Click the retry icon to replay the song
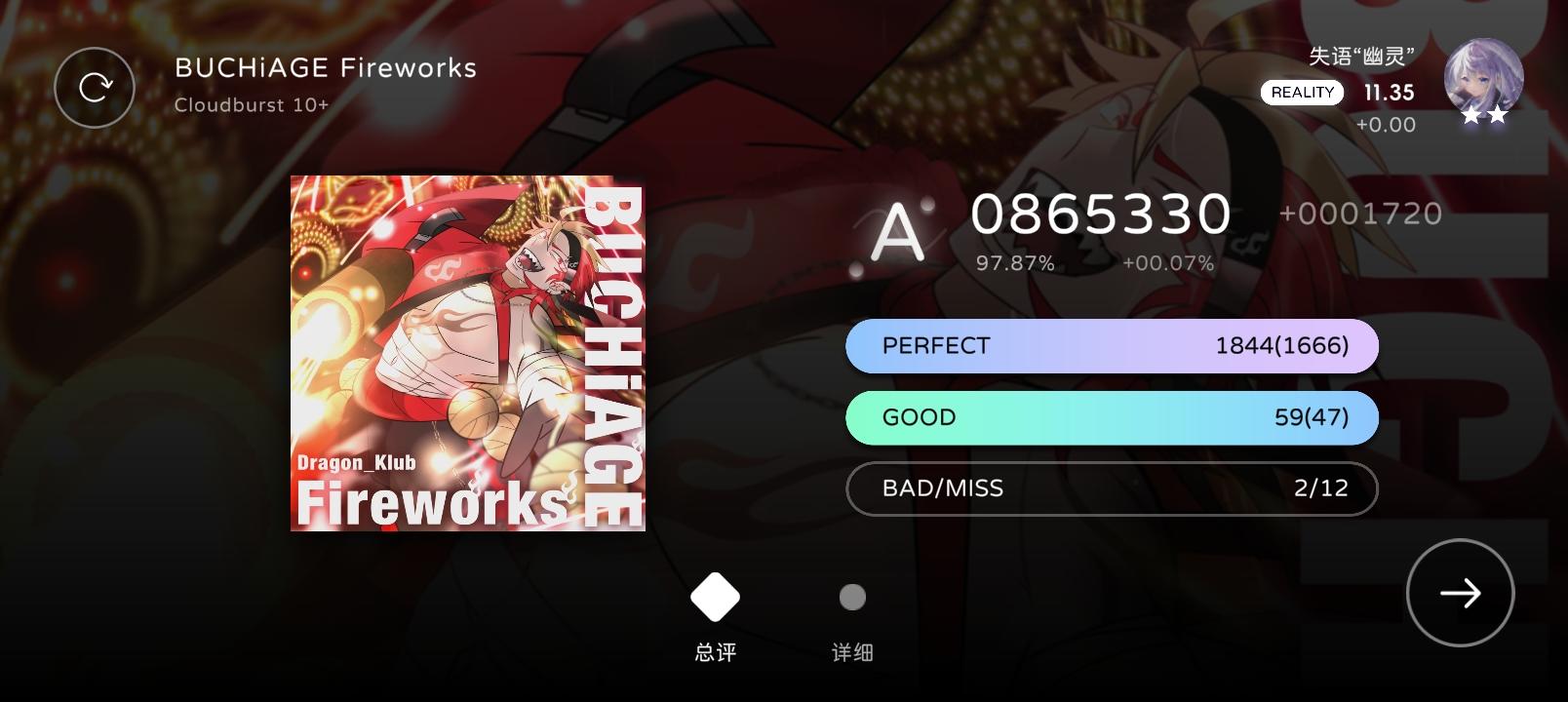The width and height of the screenshot is (1568, 702). (95, 87)
